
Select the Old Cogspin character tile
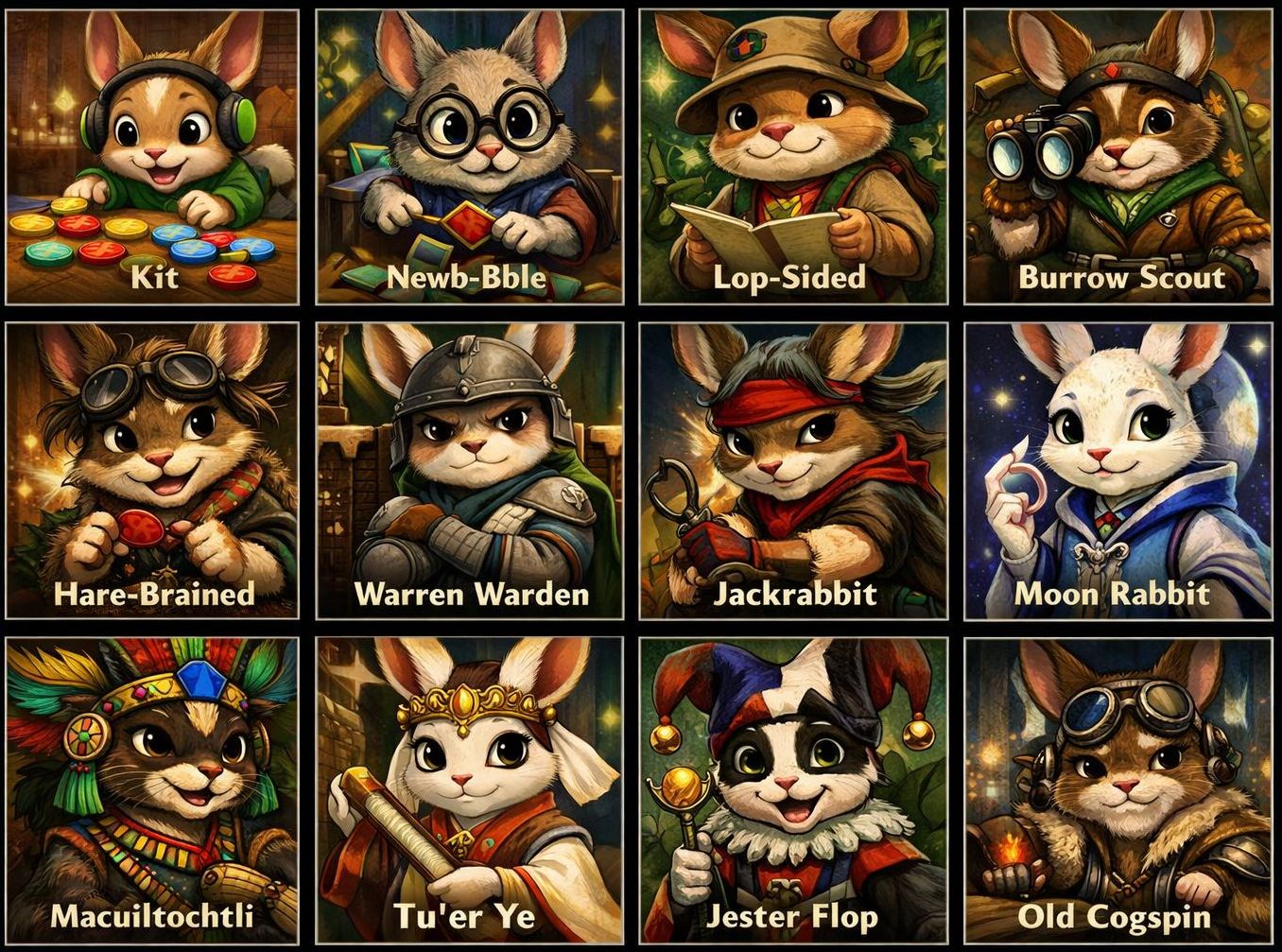pyautogui.click(x=1117, y=789)
